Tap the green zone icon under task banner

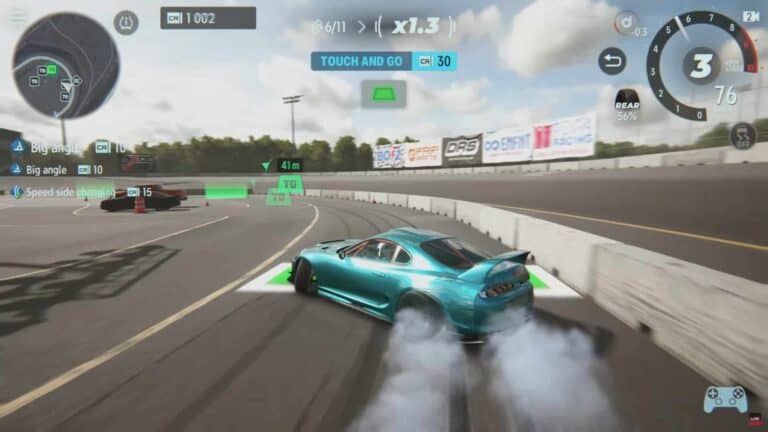[383, 94]
